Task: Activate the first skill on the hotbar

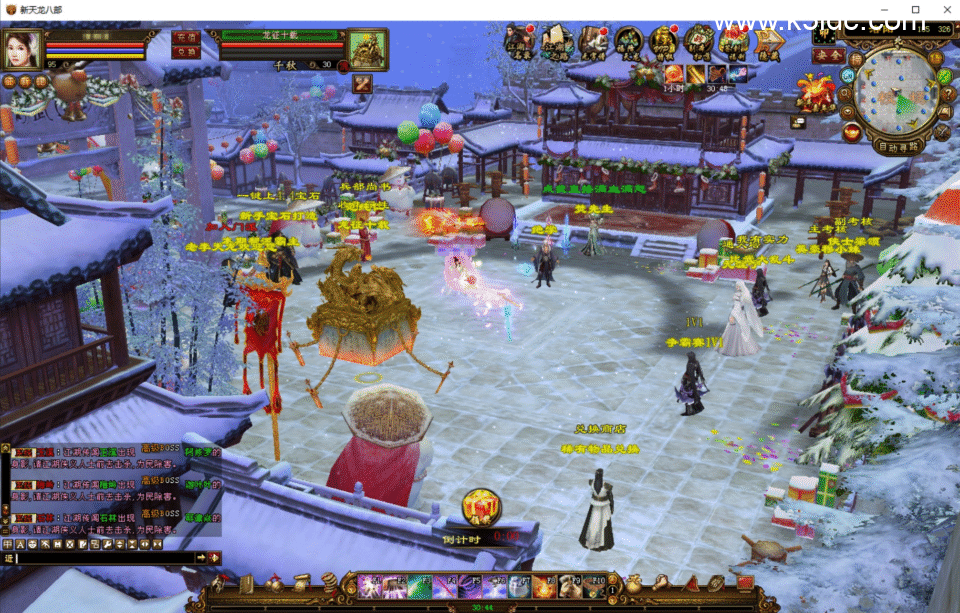Action: 369,587
